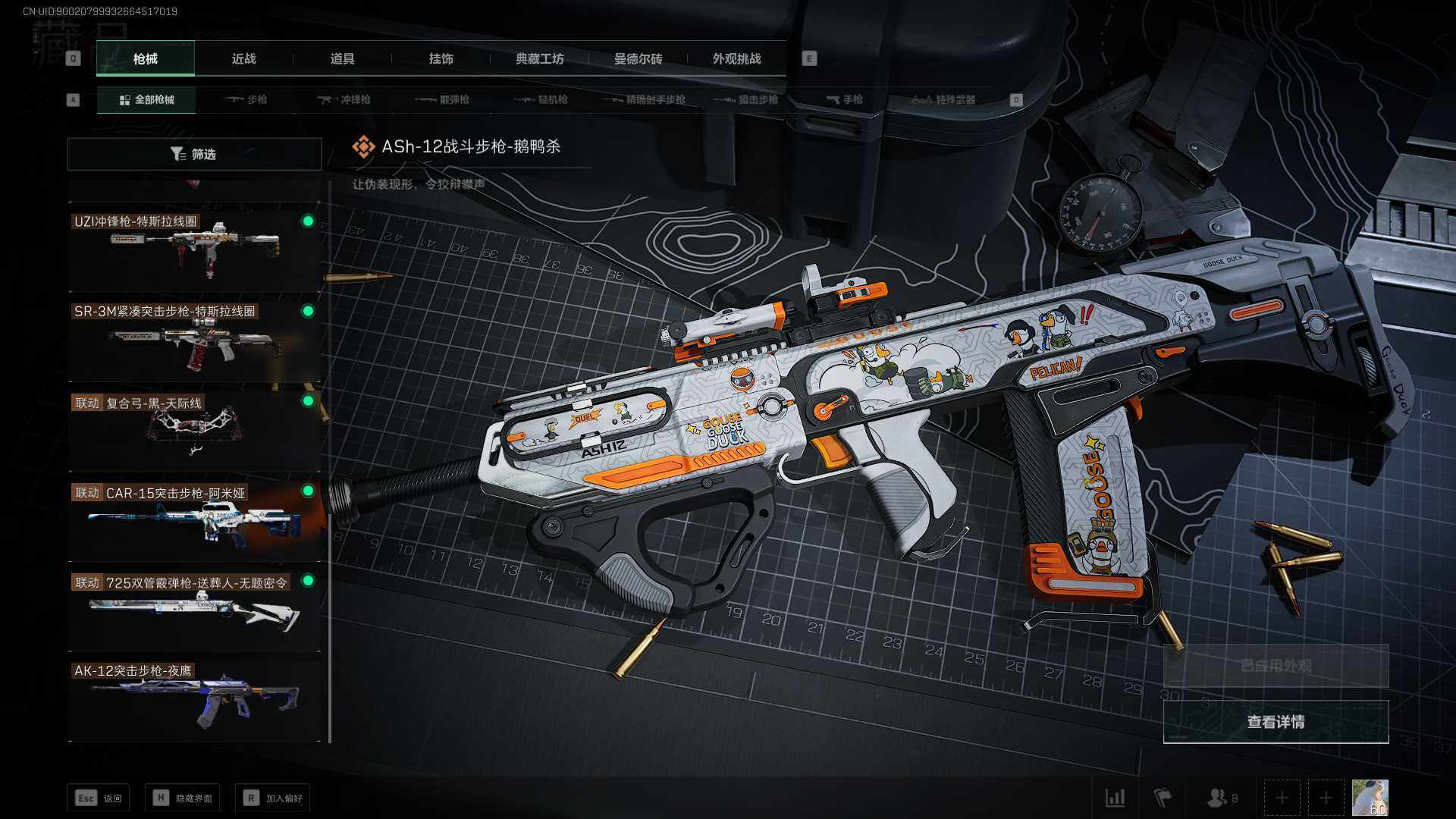Open the 典藏工坊 workshop tab

[539, 58]
